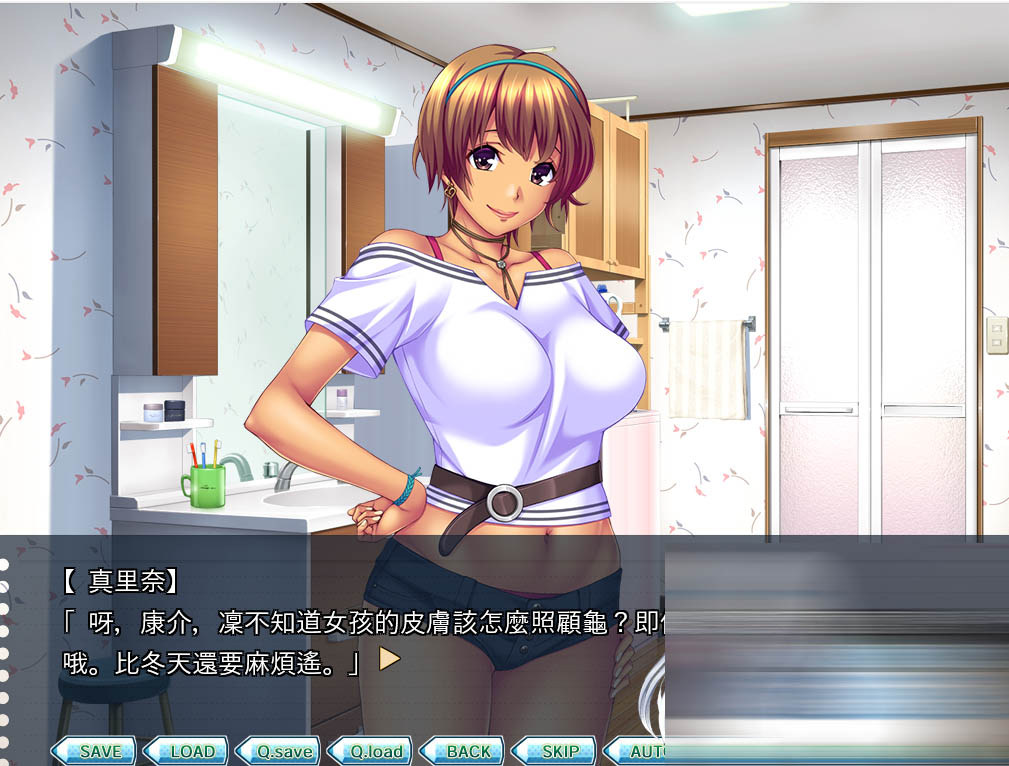Go to previous text with BACK
The image size is (1009, 766).
(463, 751)
